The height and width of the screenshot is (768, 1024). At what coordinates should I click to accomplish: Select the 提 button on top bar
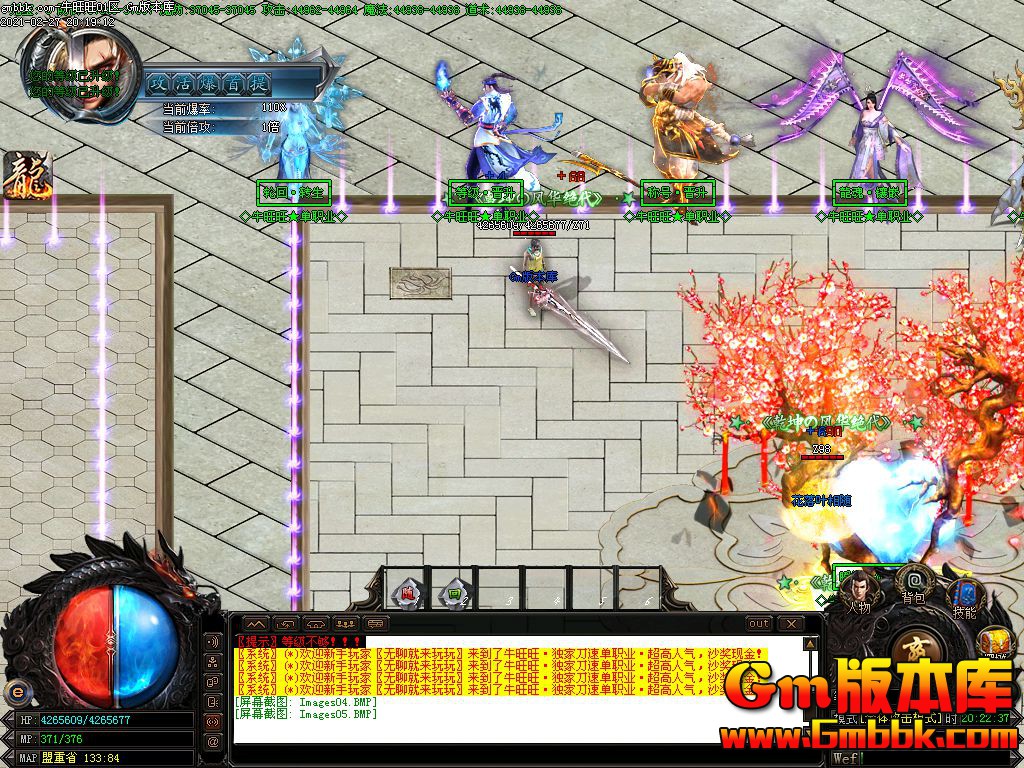pyautogui.click(x=259, y=83)
